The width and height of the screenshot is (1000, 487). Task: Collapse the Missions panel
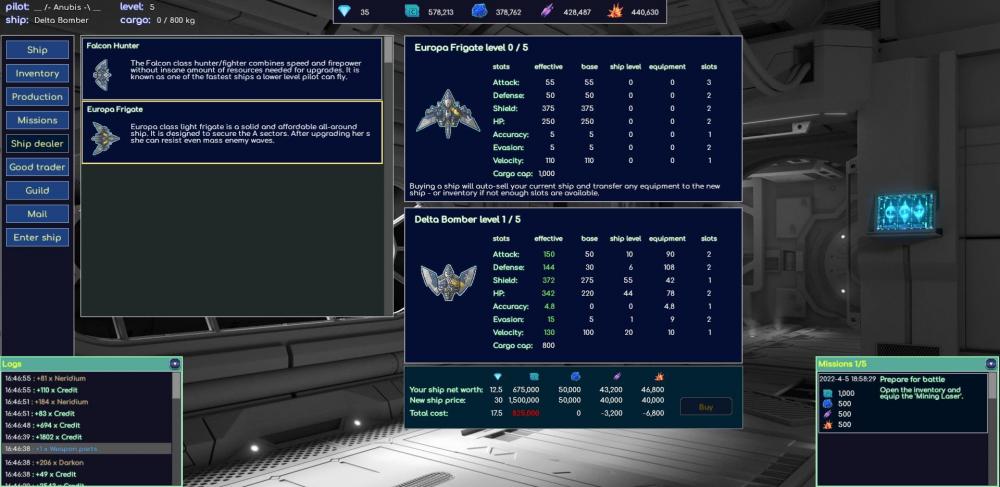point(991,364)
